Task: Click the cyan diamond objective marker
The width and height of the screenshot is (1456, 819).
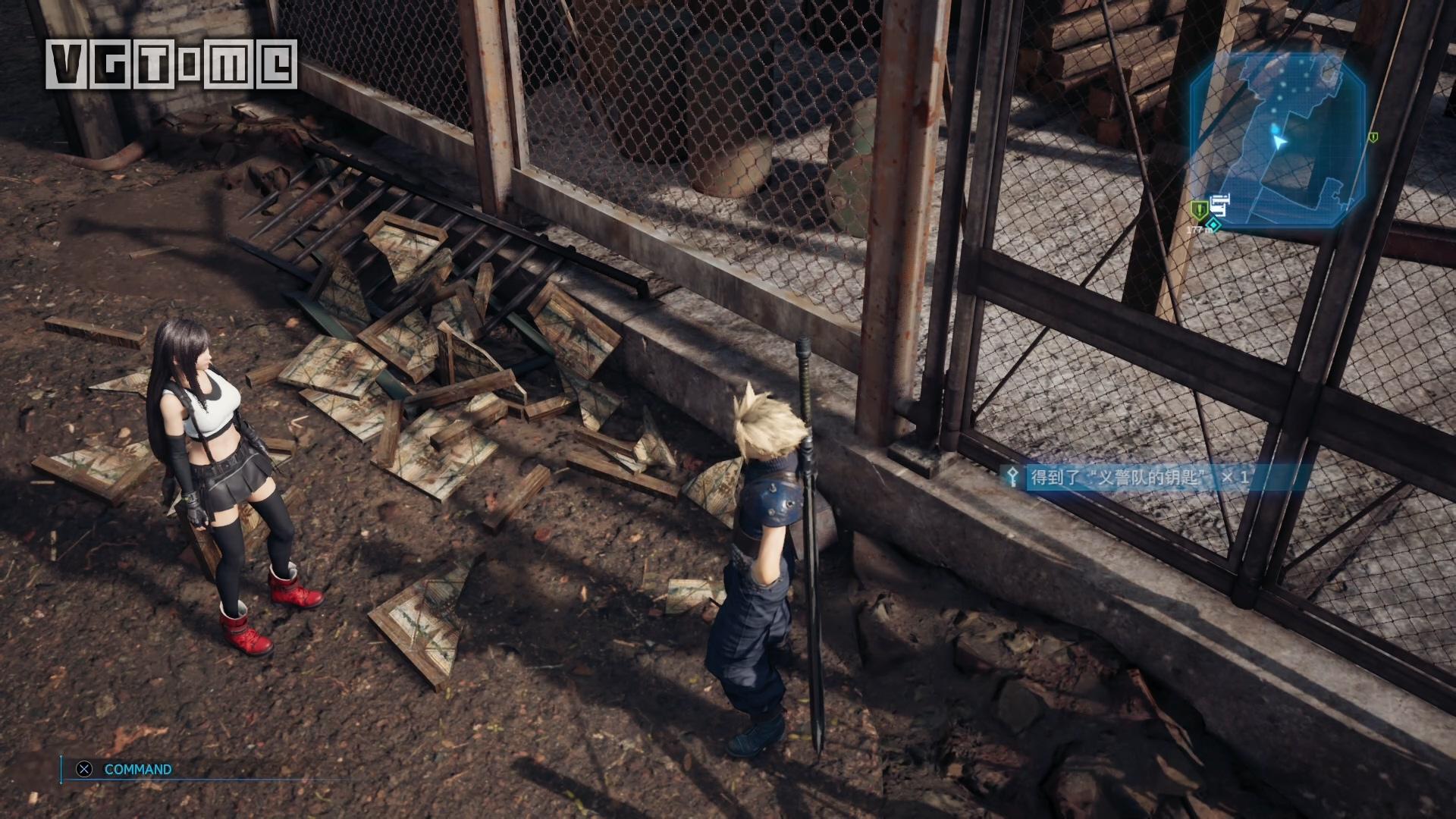Action: coord(1215,224)
